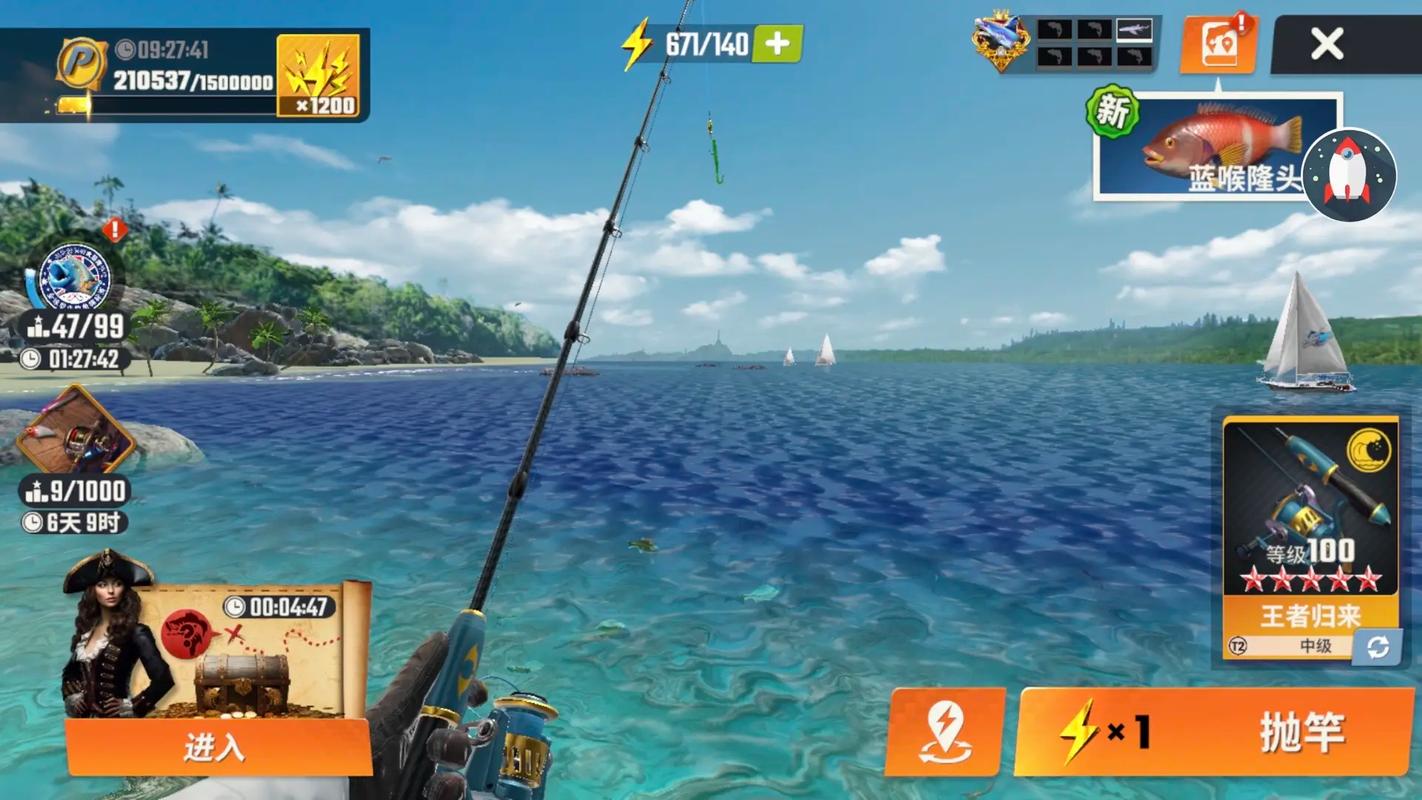
Task: Open the fishing journal icon with alert badge
Action: pos(1218,45)
